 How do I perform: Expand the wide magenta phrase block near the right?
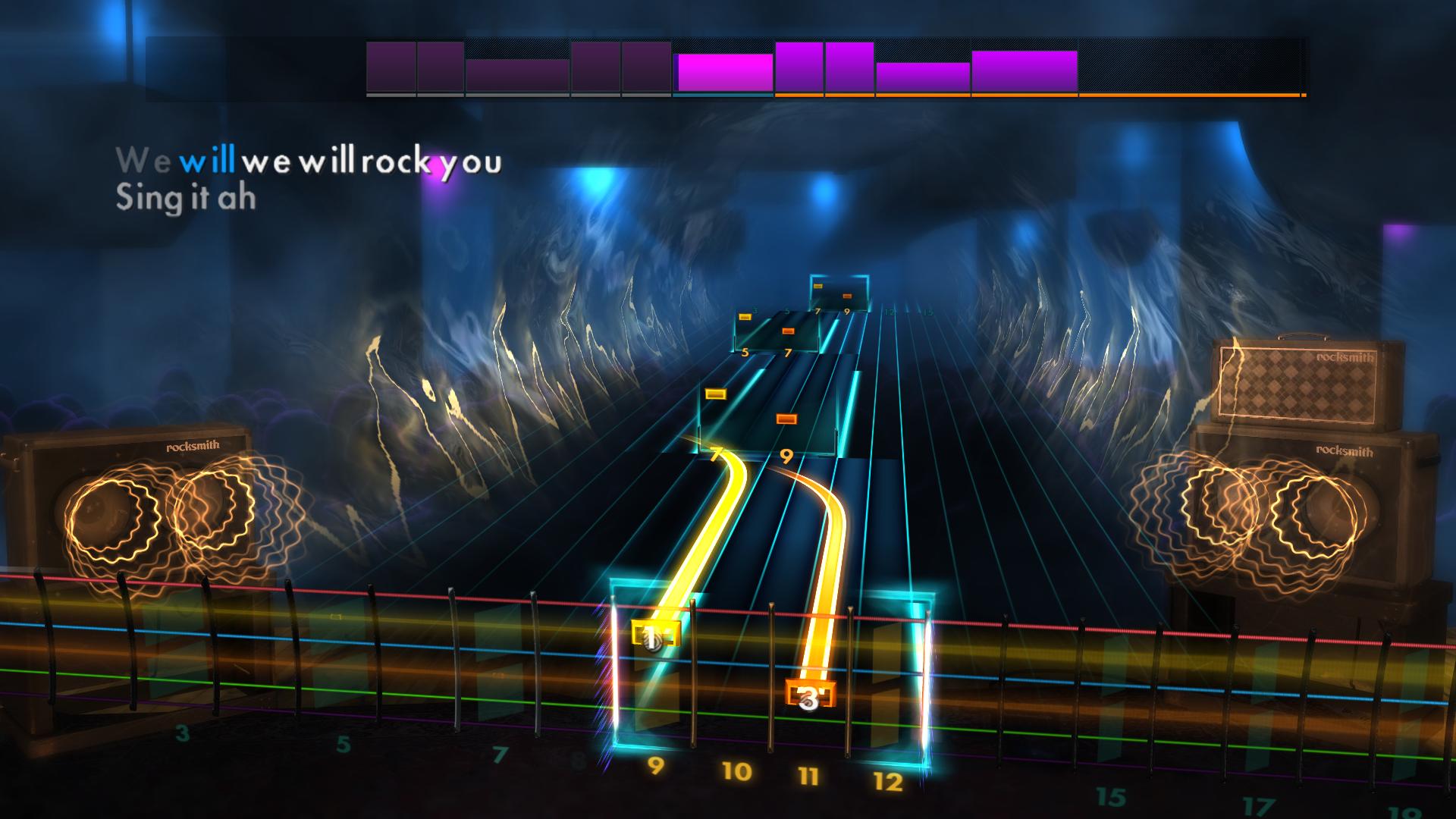1022,72
